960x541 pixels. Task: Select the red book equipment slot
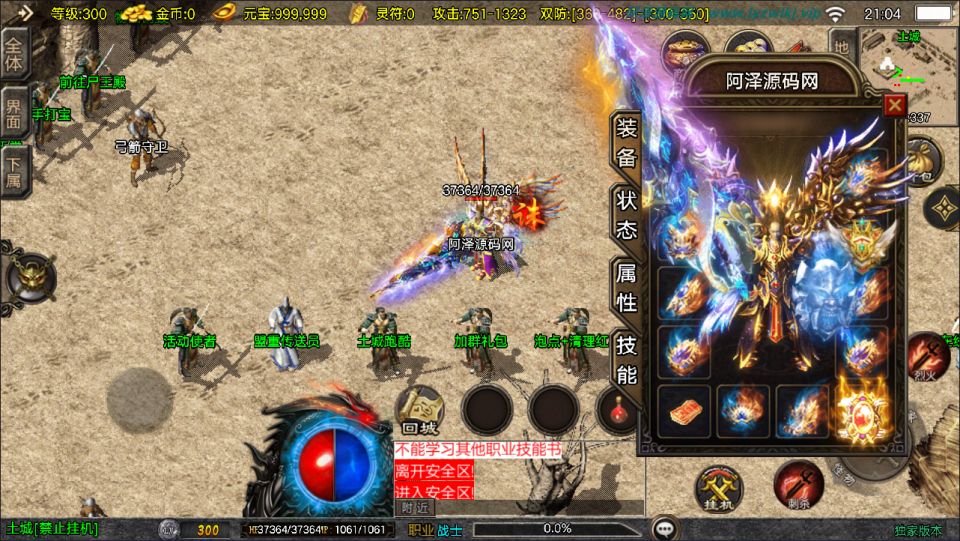pos(685,412)
